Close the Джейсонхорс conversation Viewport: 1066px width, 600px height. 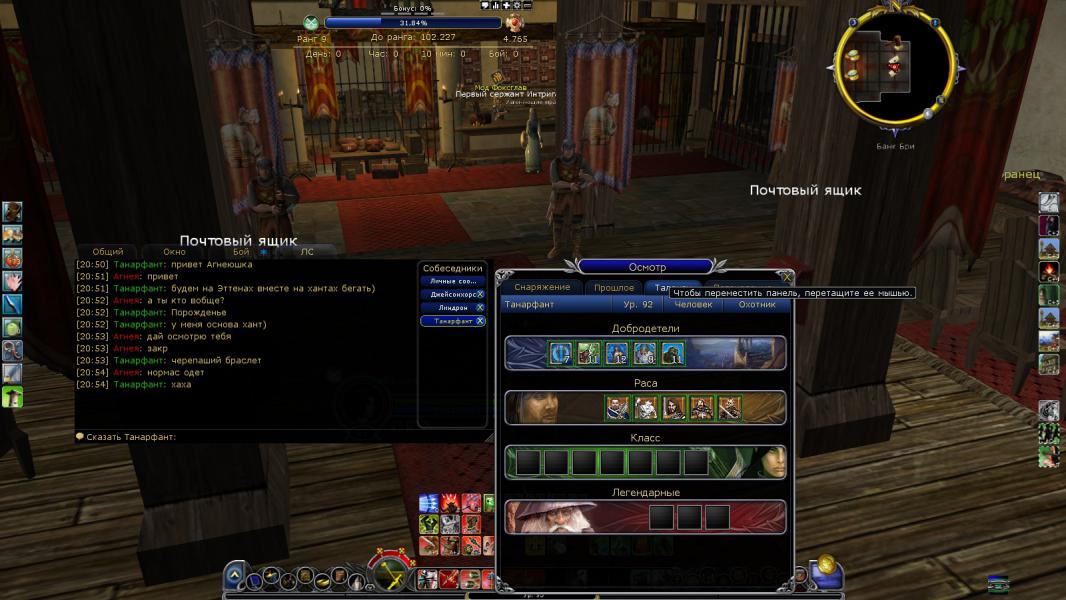tap(480, 294)
